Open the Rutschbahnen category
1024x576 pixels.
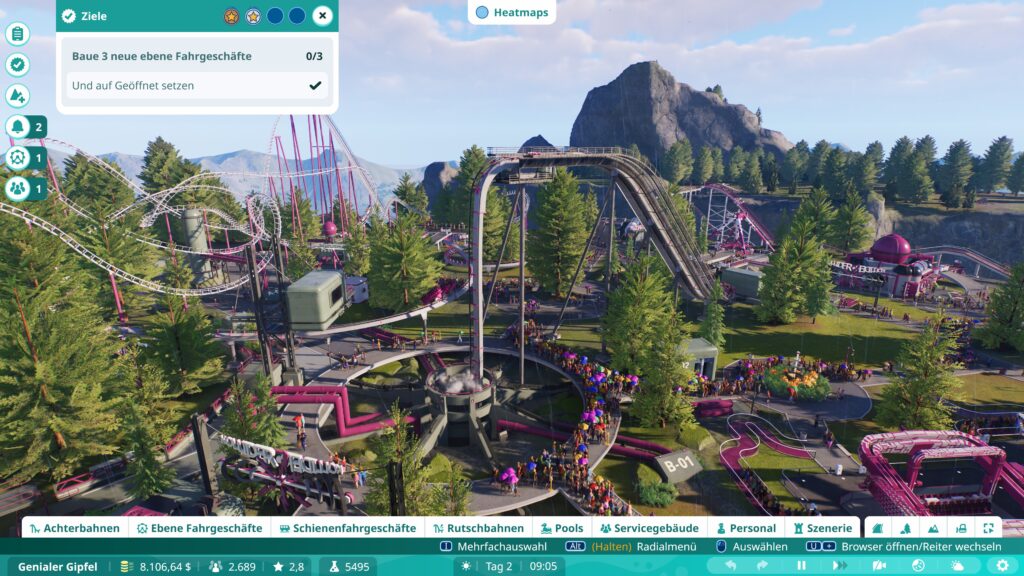click(478, 528)
